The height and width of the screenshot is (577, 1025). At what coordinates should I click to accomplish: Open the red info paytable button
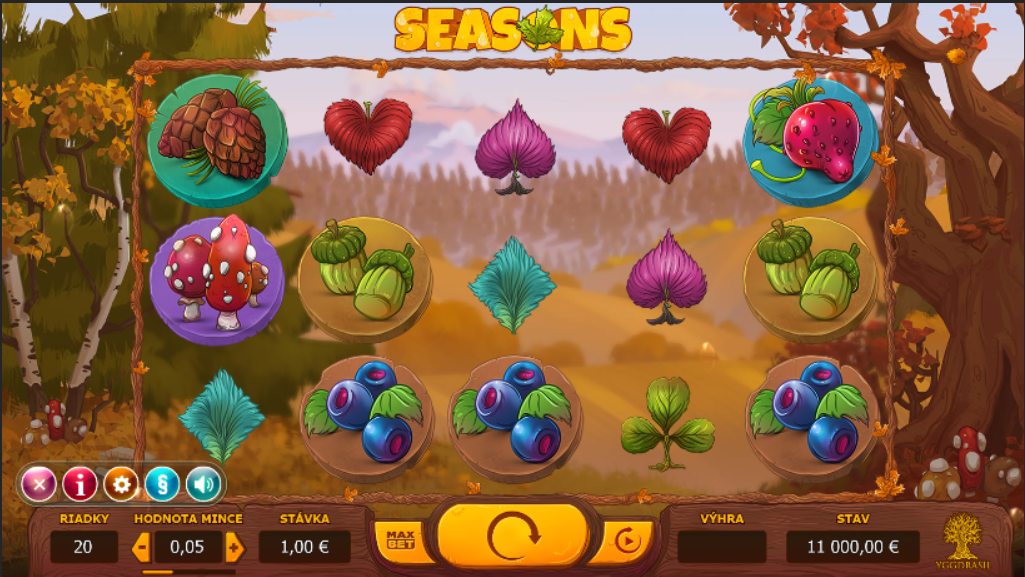(80, 485)
